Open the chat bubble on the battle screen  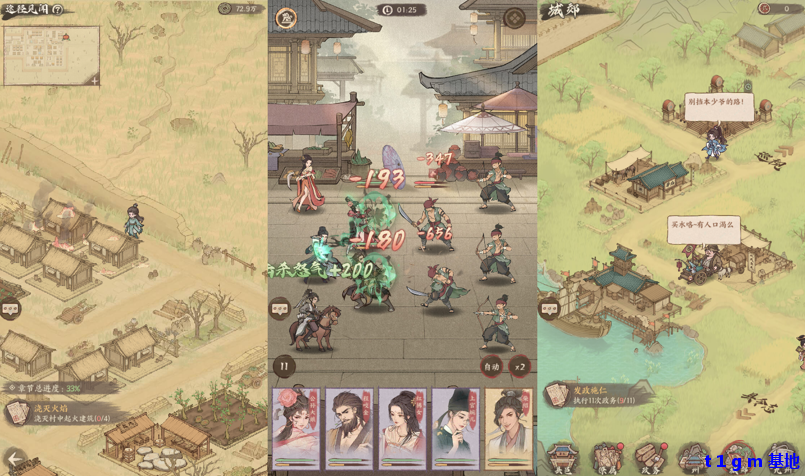tap(280, 309)
